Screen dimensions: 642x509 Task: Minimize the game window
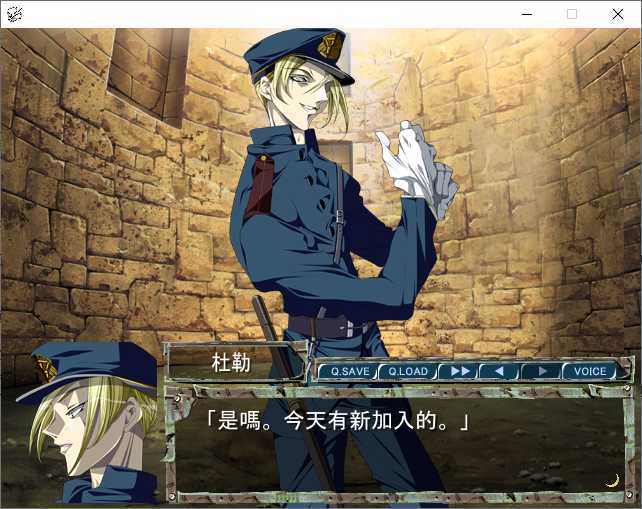[x=526, y=14]
